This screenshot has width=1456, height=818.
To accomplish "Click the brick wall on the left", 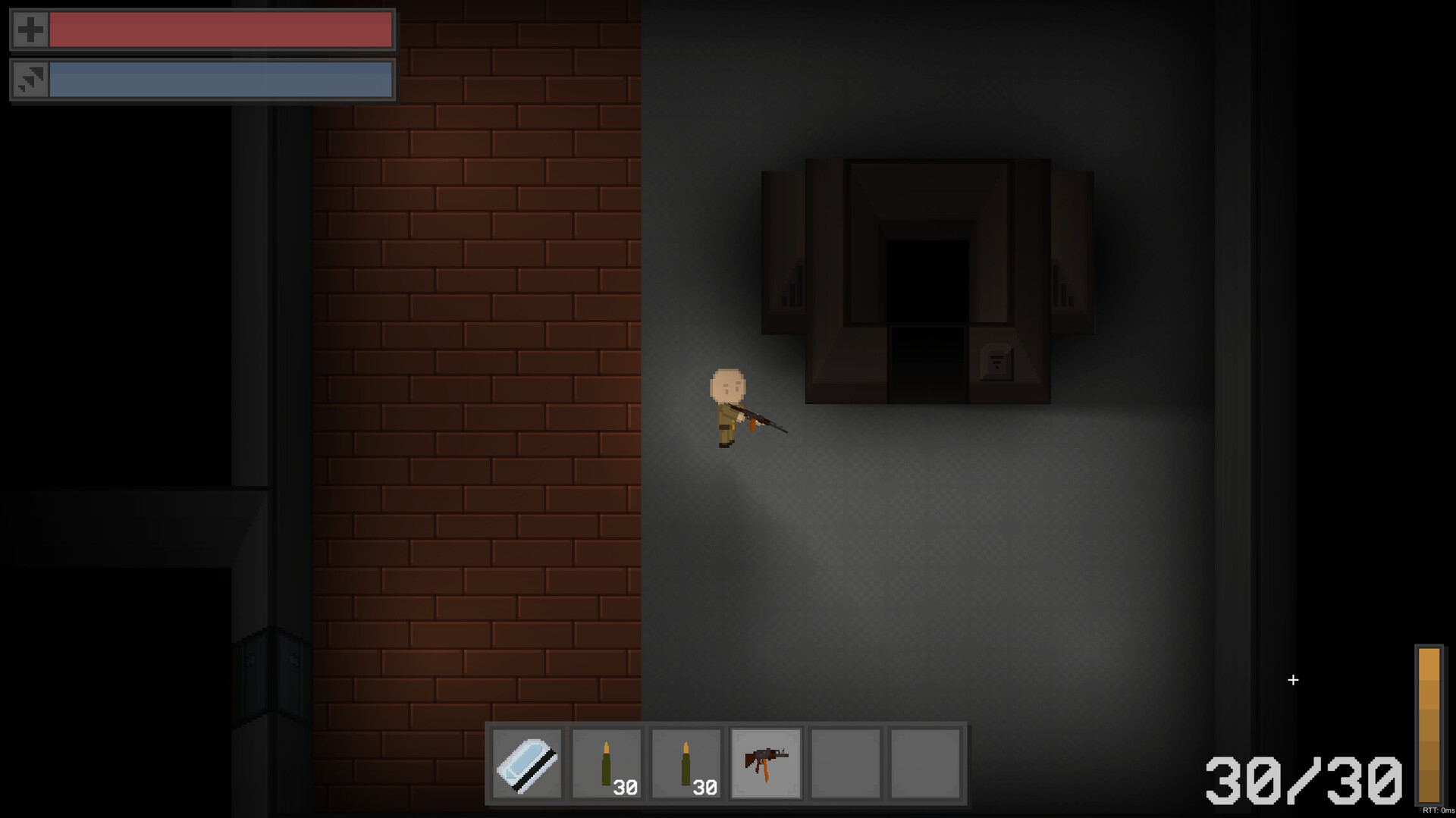I will 478,379.
